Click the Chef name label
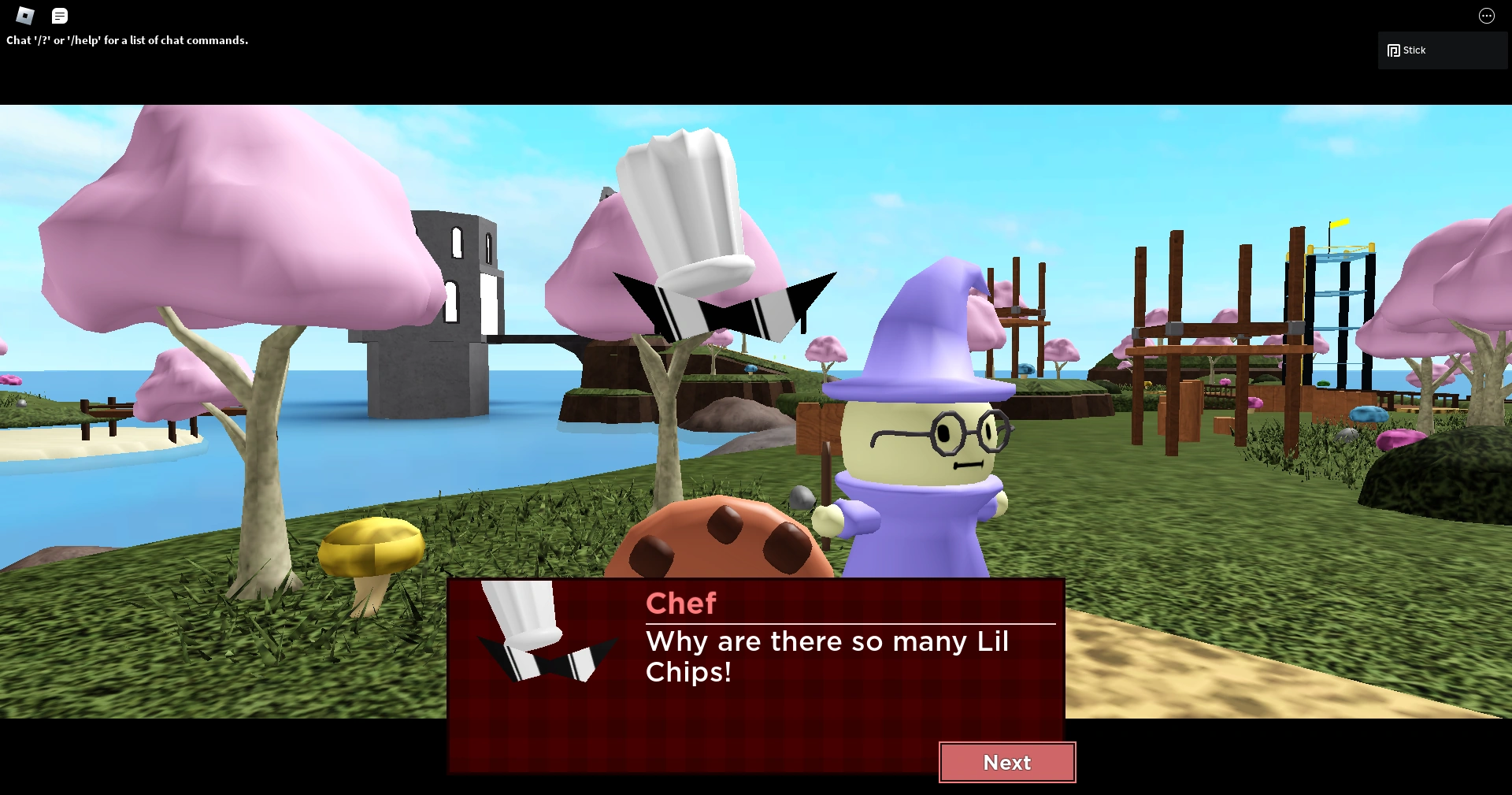The width and height of the screenshot is (1512, 795). coord(680,603)
